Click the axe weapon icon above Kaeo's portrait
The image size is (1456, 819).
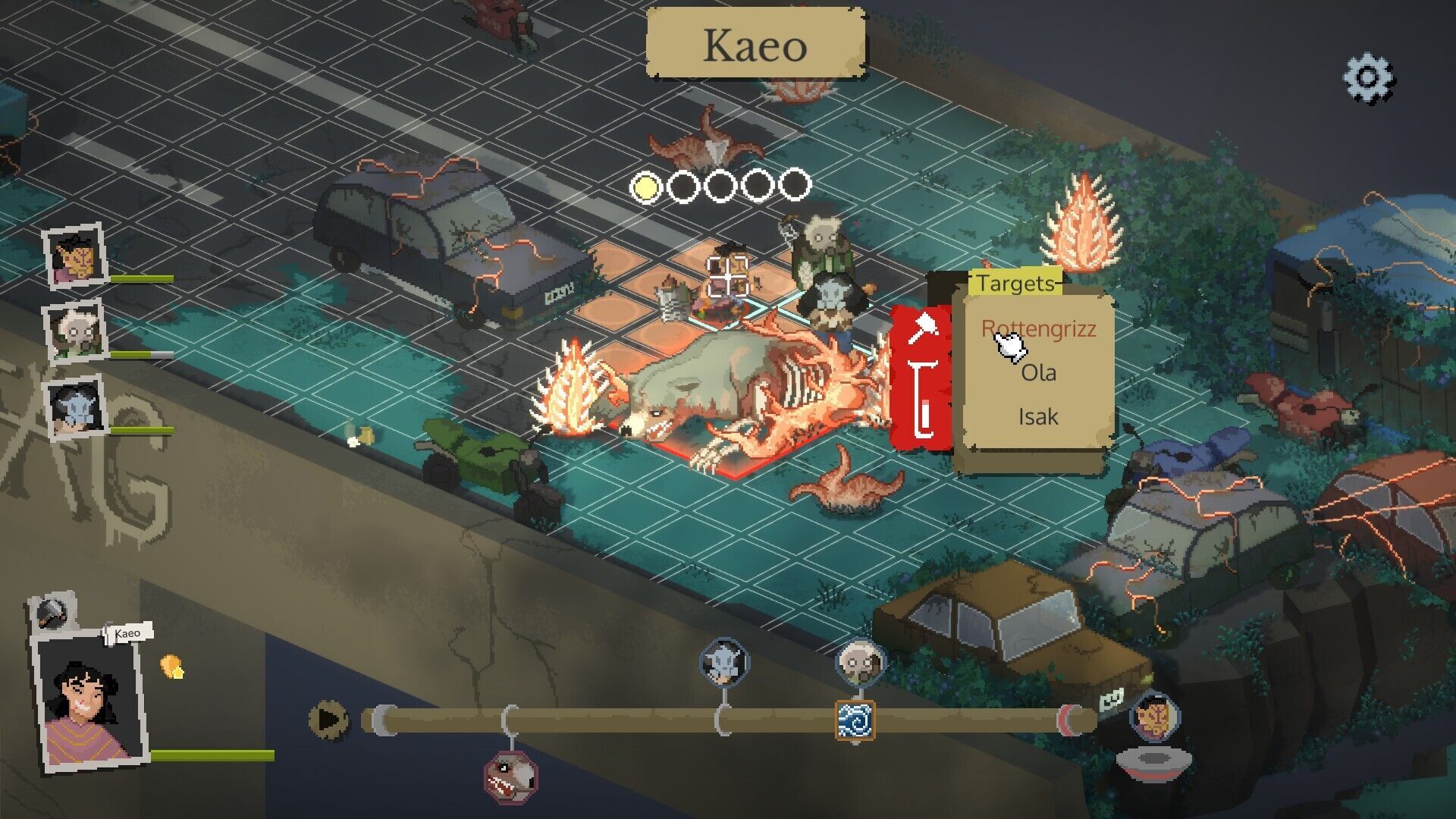[53, 612]
